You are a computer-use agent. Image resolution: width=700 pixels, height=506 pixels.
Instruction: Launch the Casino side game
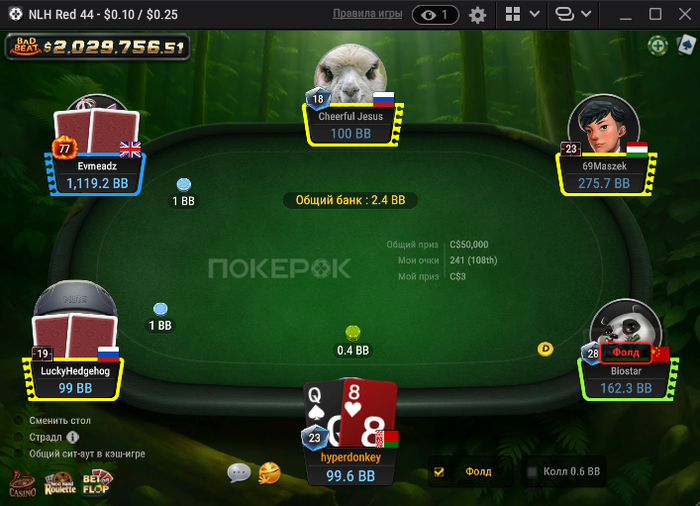tap(22, 484)
